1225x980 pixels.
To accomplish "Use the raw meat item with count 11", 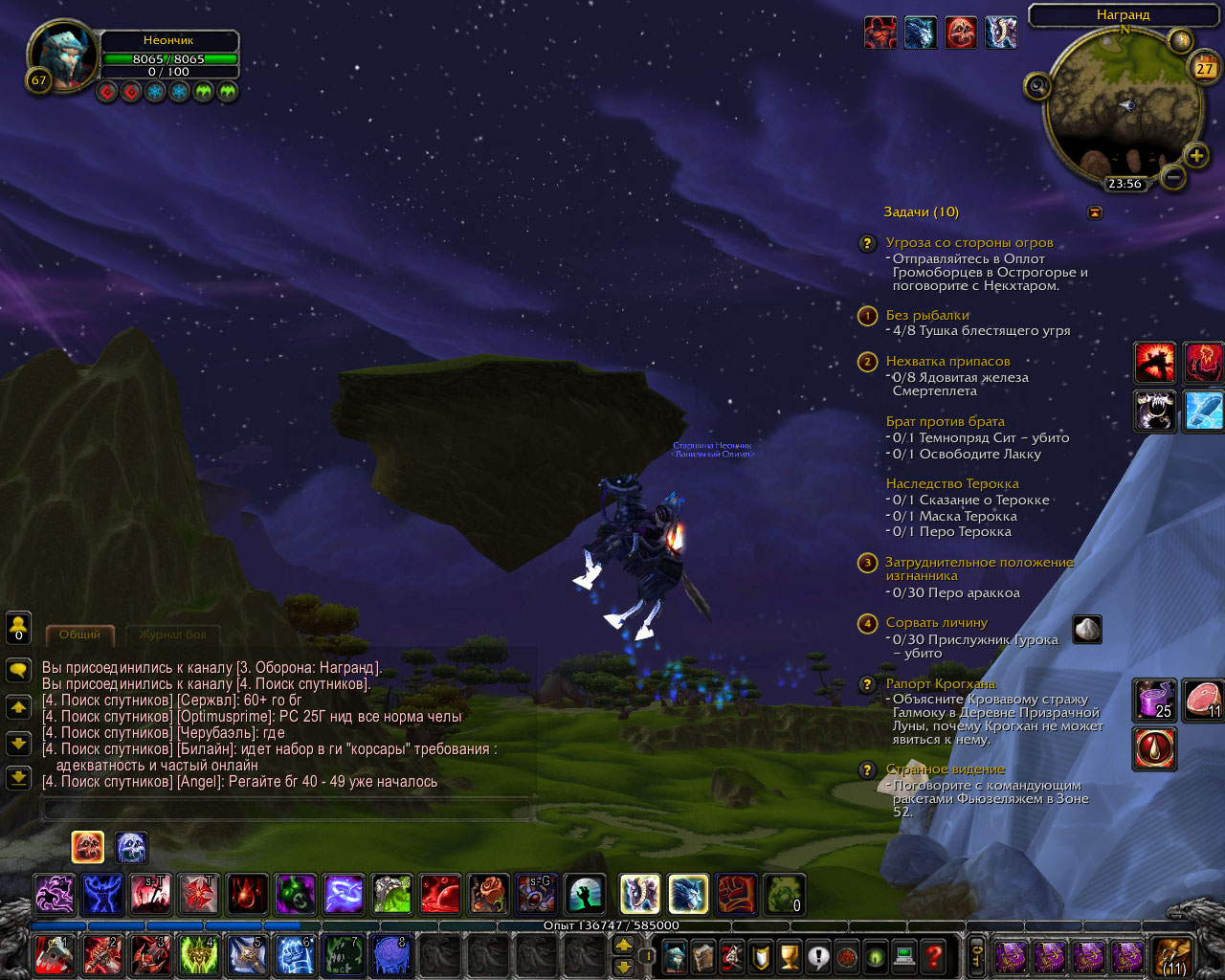I will [x=1202, y=699].
